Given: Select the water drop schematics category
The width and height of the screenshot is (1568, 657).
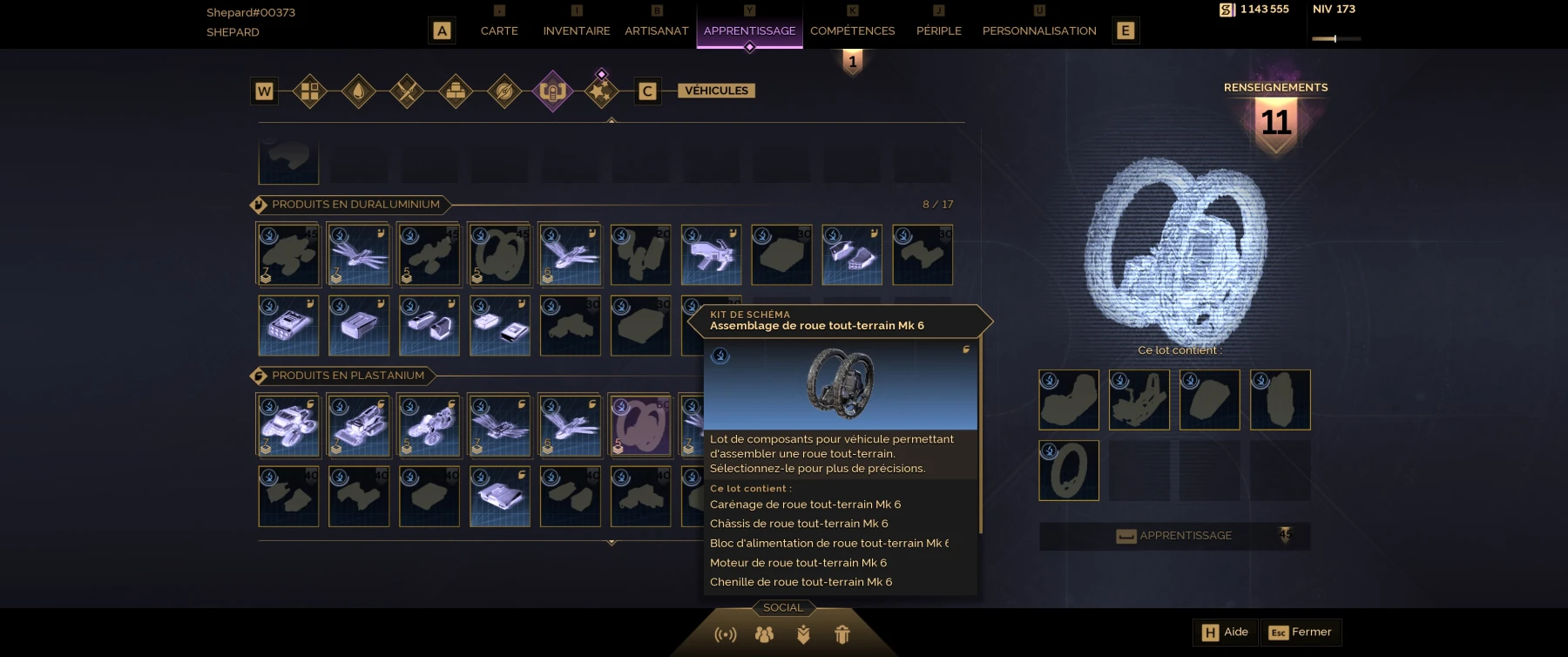Looking at the screenshot, I should (x=359, y=91).
